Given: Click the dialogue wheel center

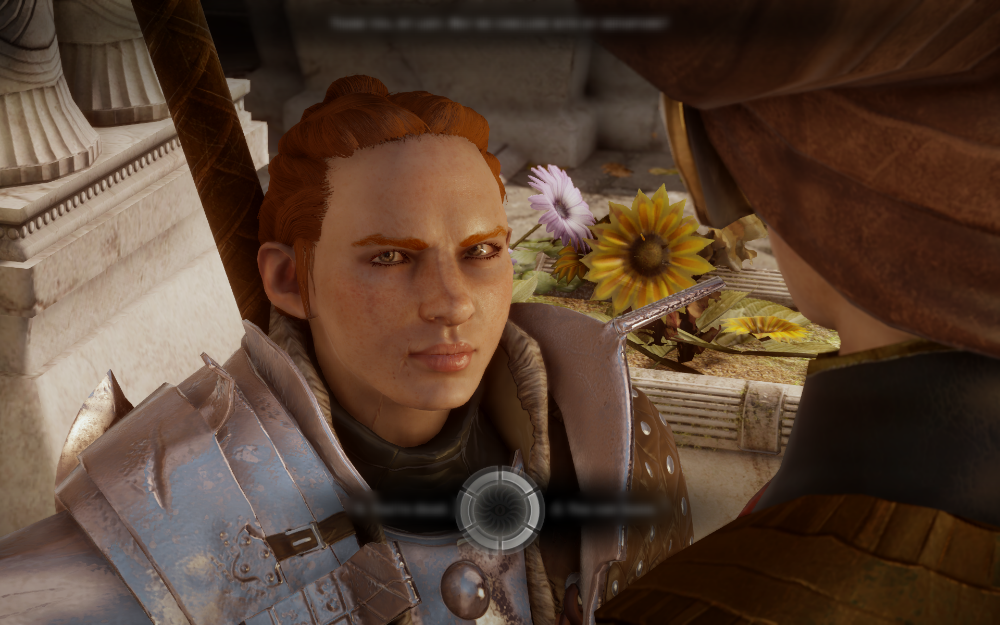Looking at the screenshot, I should pos(500,509).
